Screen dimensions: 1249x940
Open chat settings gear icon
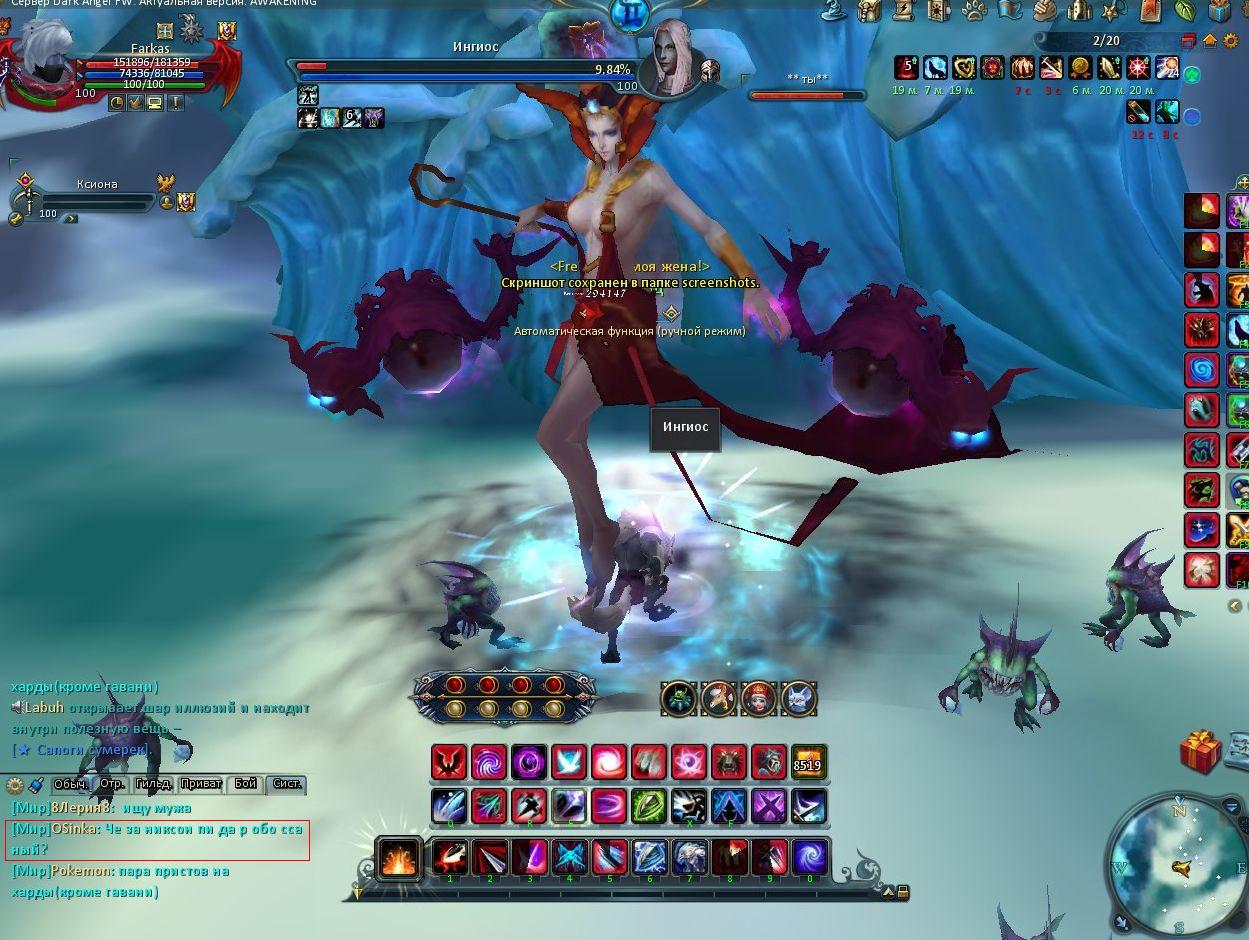(15, 786)
